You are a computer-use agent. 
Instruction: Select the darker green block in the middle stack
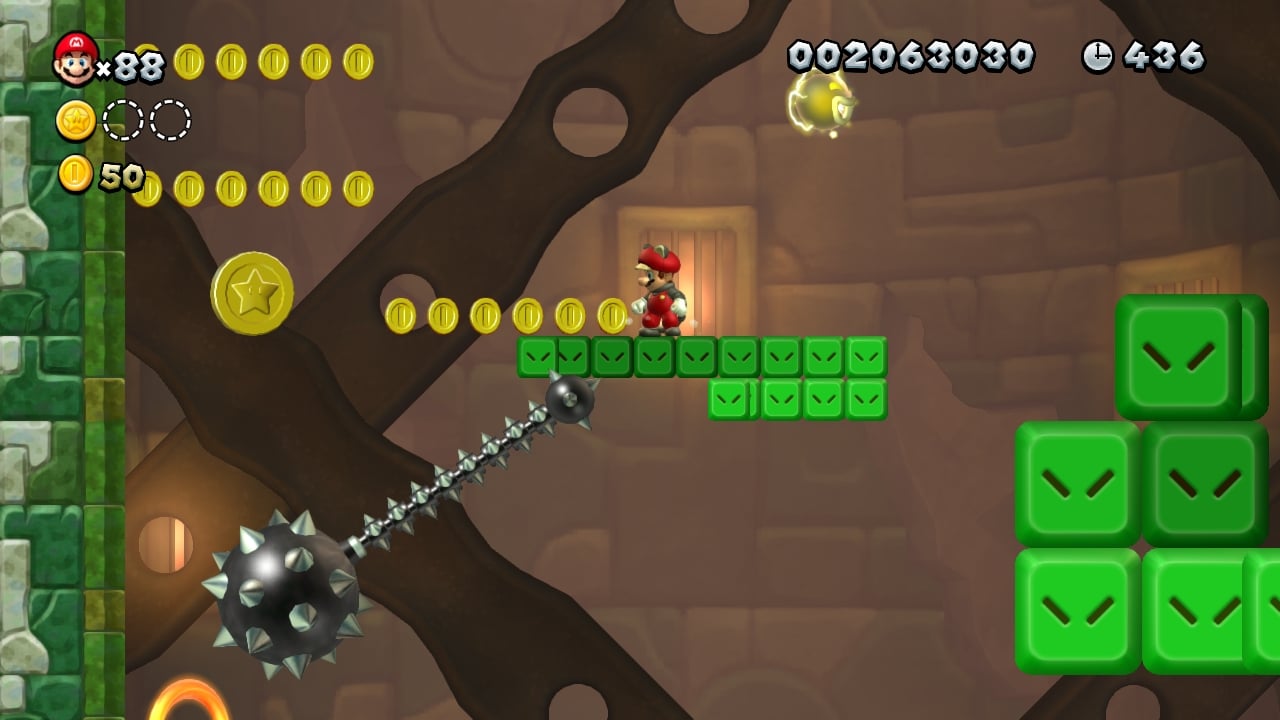point(1208,480)
